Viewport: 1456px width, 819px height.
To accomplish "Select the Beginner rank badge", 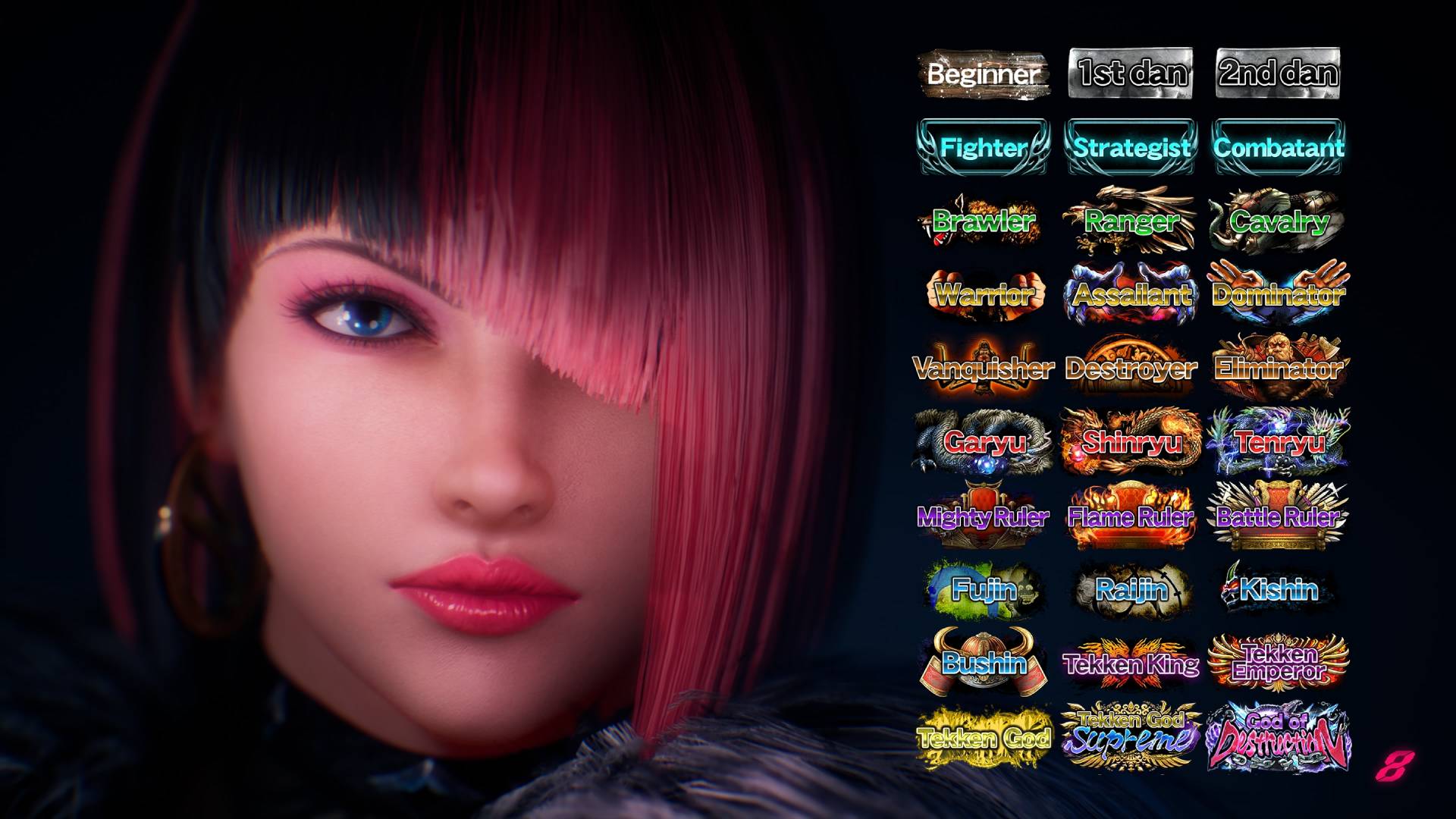I will point(984,74).
